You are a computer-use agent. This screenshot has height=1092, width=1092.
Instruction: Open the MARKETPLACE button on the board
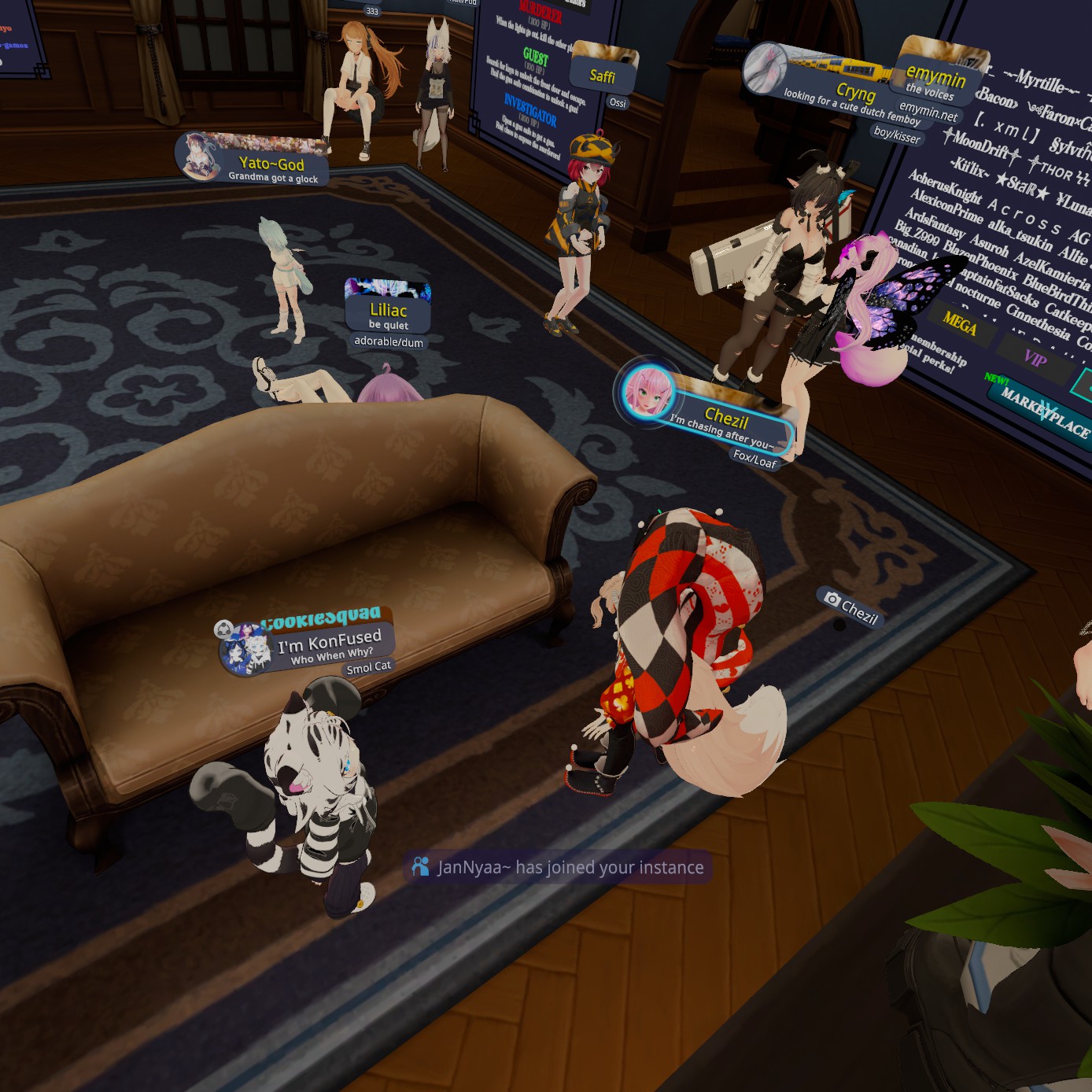tap(1045, 413)
